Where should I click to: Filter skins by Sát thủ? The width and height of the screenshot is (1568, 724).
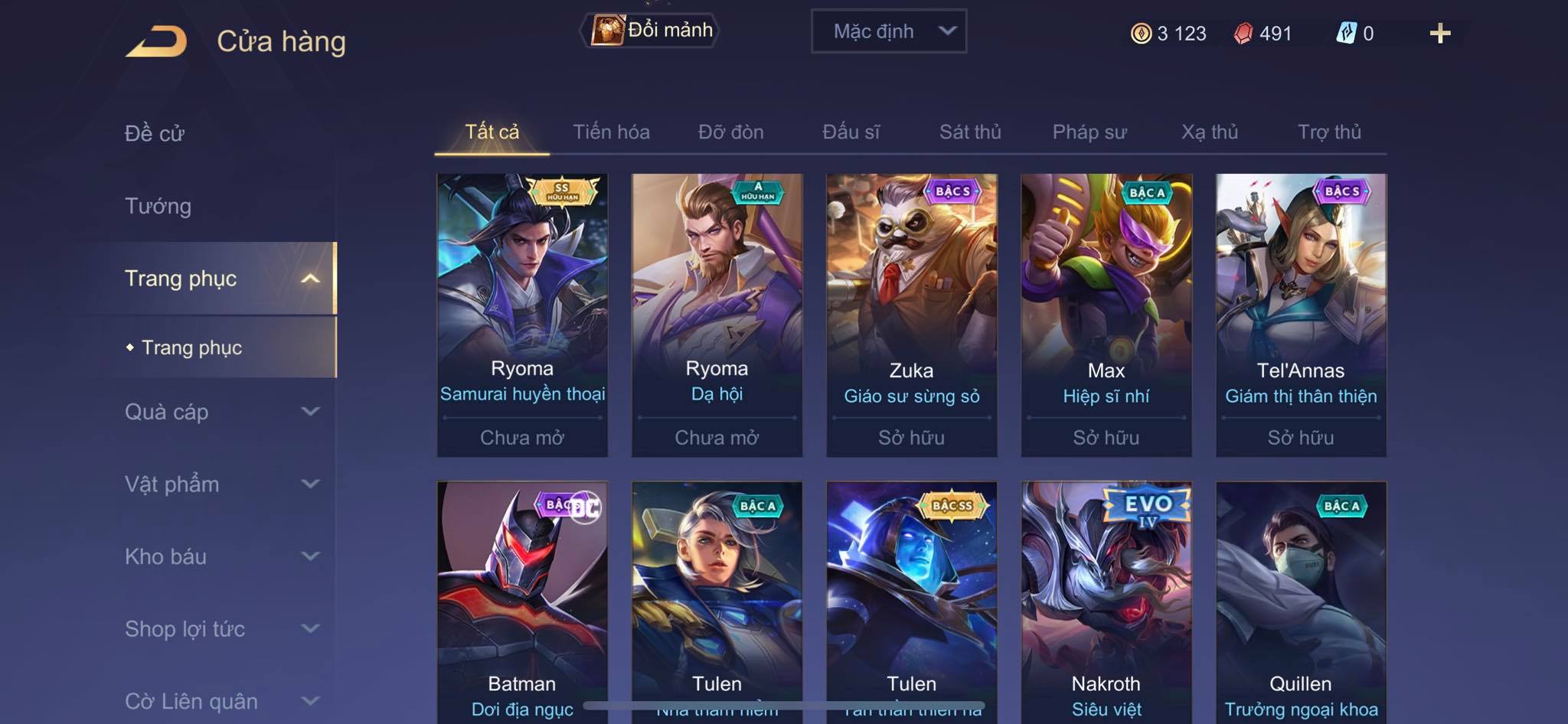point(970,132)
